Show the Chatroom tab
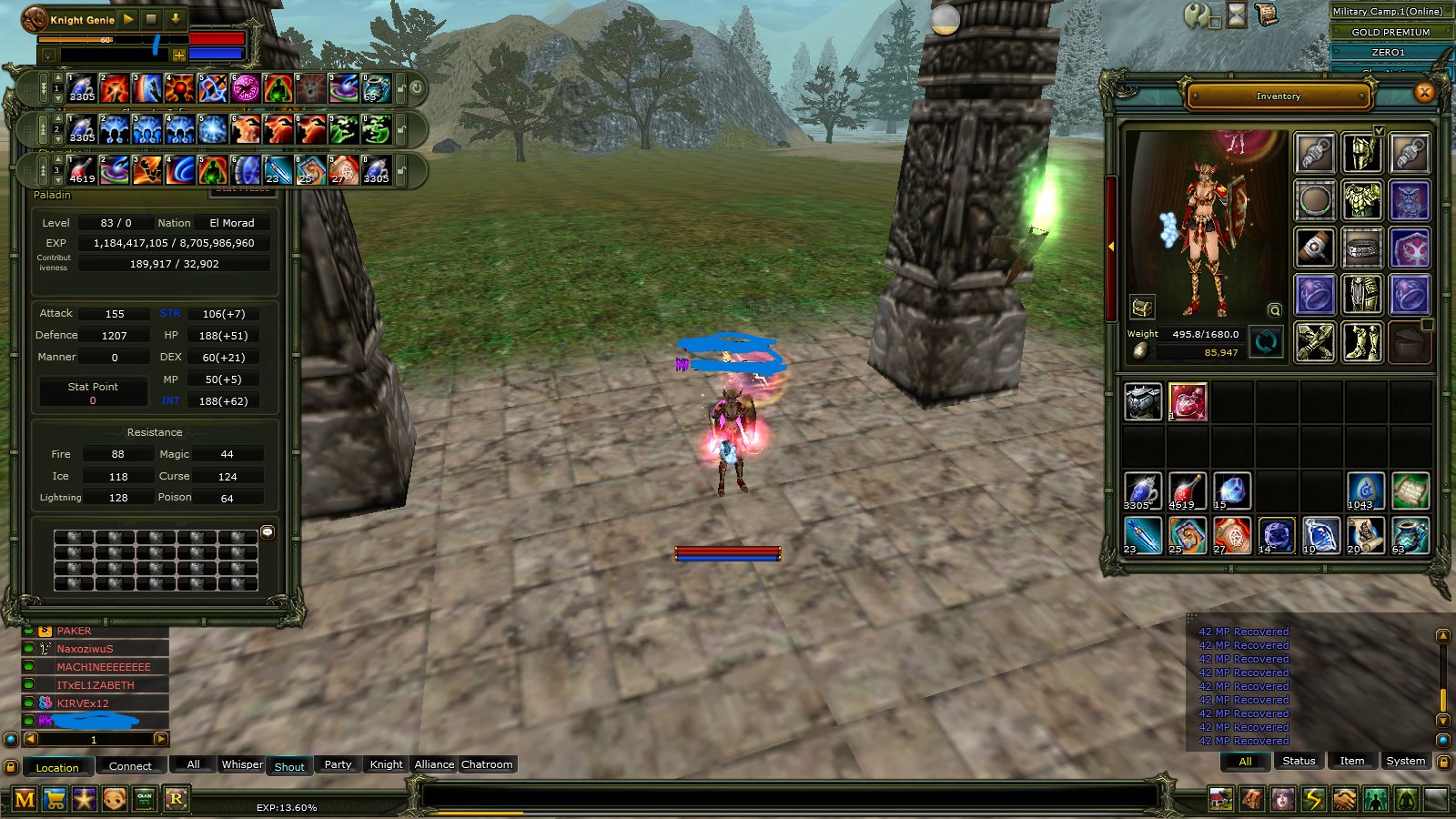This screenshot has height=819, width=1456. pyautogui.click(x=487, y=764)
